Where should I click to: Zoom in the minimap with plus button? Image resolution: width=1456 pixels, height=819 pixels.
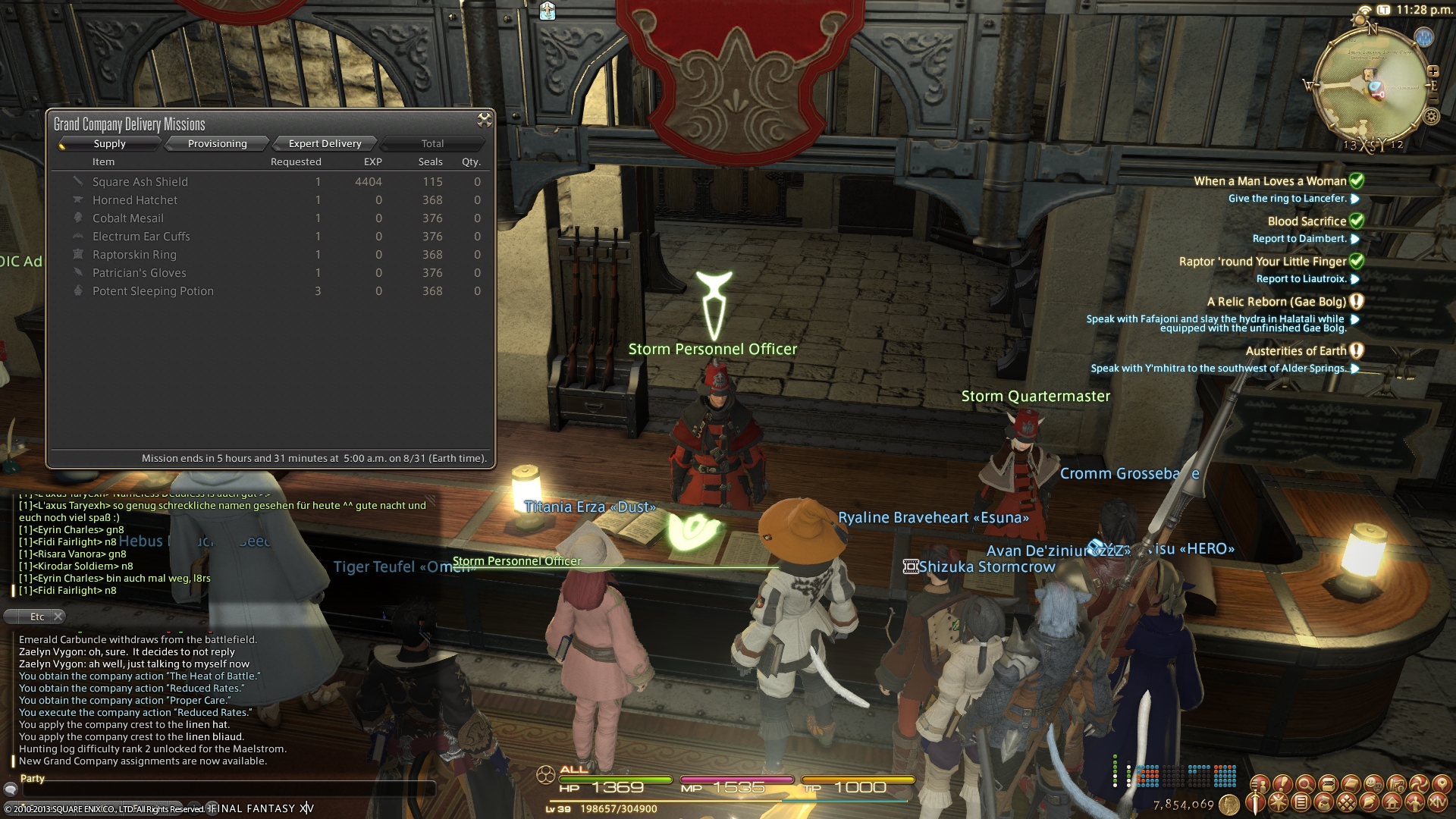click(1432, 71)
